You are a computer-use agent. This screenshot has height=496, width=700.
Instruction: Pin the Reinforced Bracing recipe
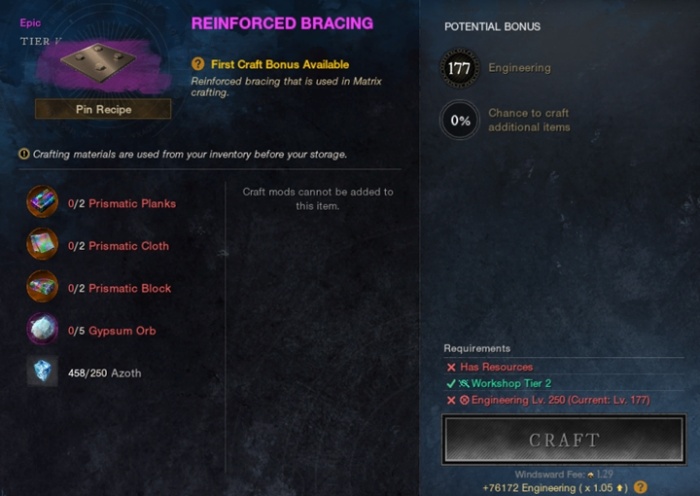pyautogui.click(x=103, y=108)
